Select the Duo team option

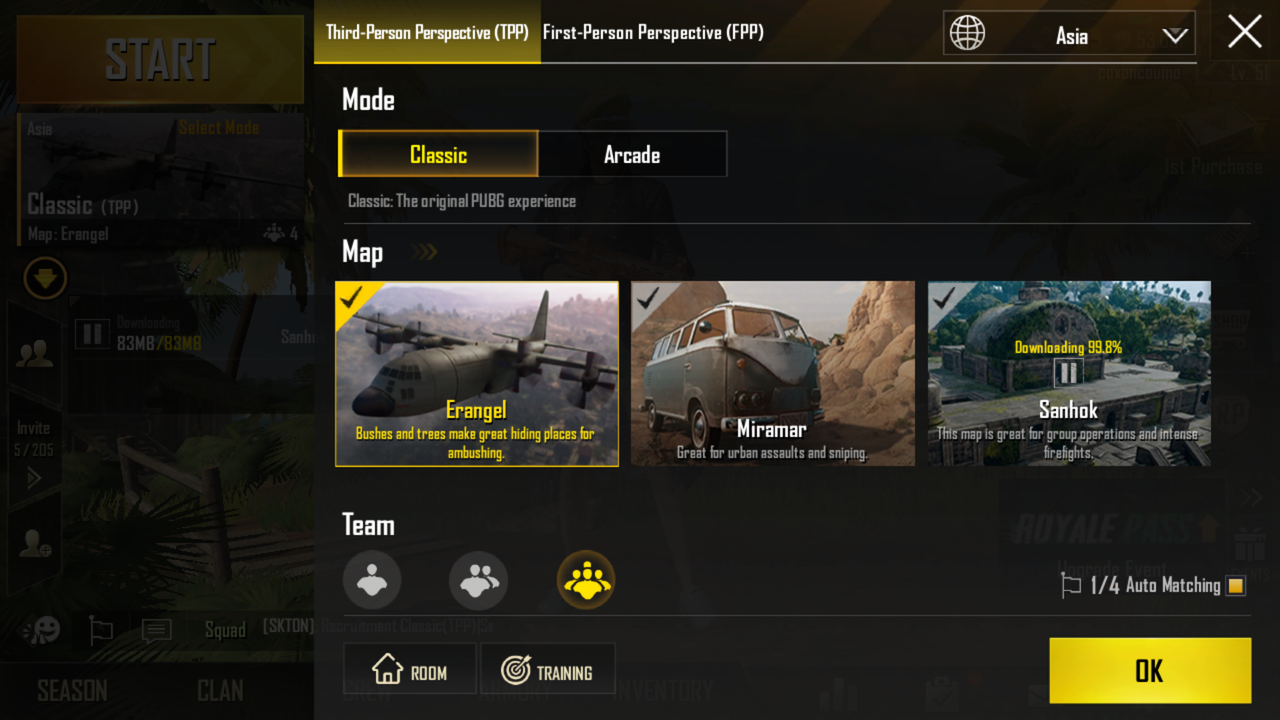pyautogui.click(x=478, y=580)
